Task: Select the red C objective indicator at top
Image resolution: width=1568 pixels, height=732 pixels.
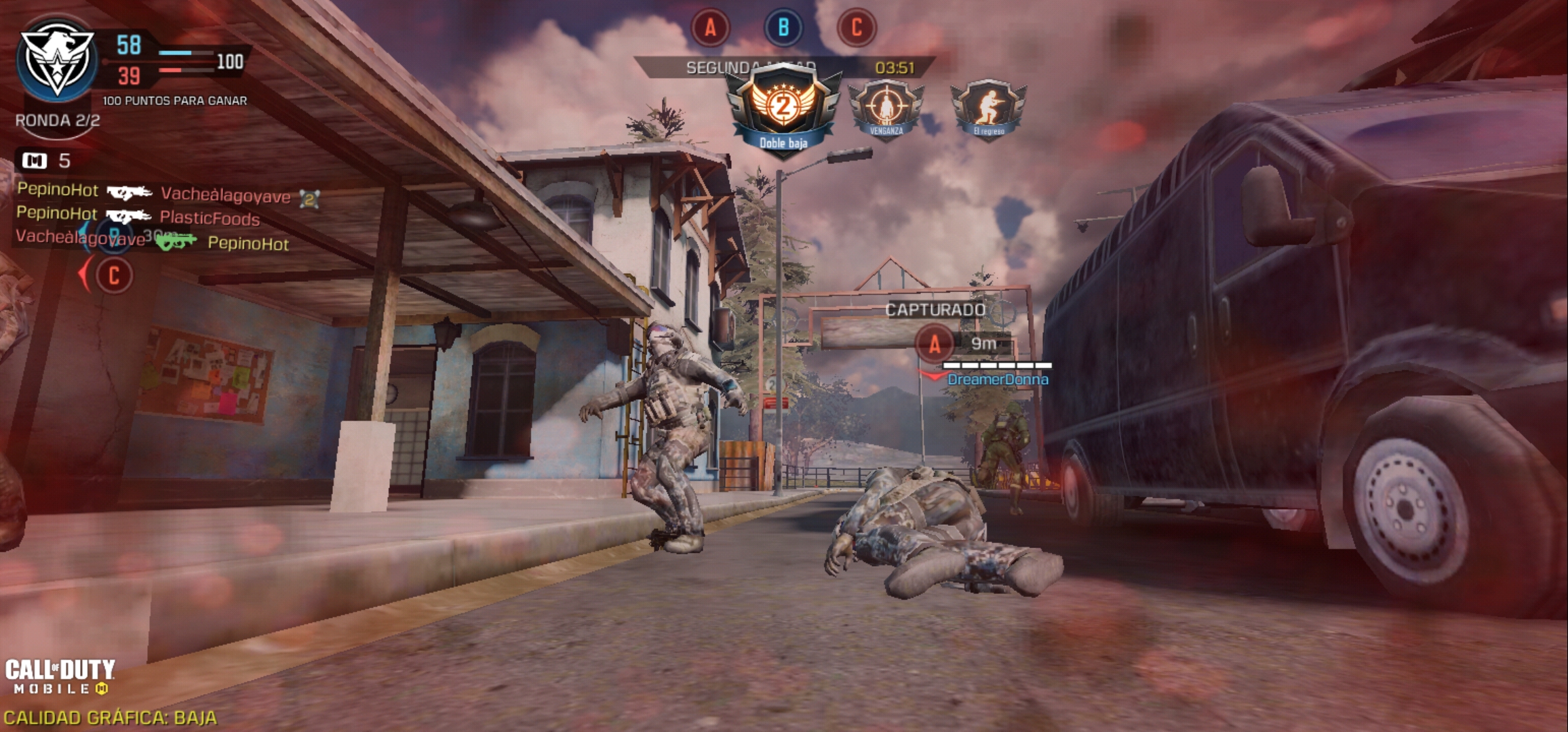Action: tap(857, 28)
